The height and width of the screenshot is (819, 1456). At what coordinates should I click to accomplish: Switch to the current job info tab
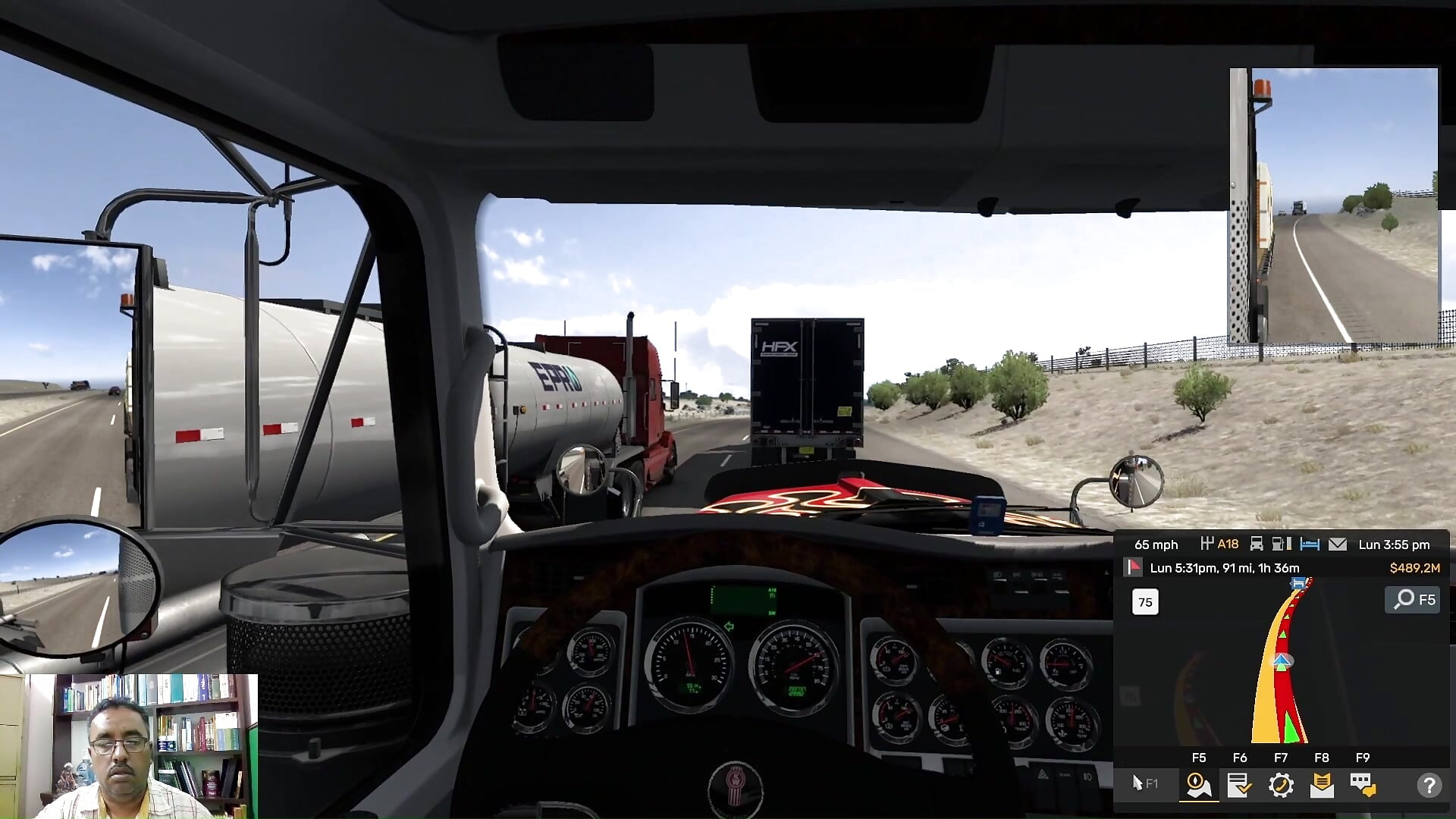point(1240,785)
